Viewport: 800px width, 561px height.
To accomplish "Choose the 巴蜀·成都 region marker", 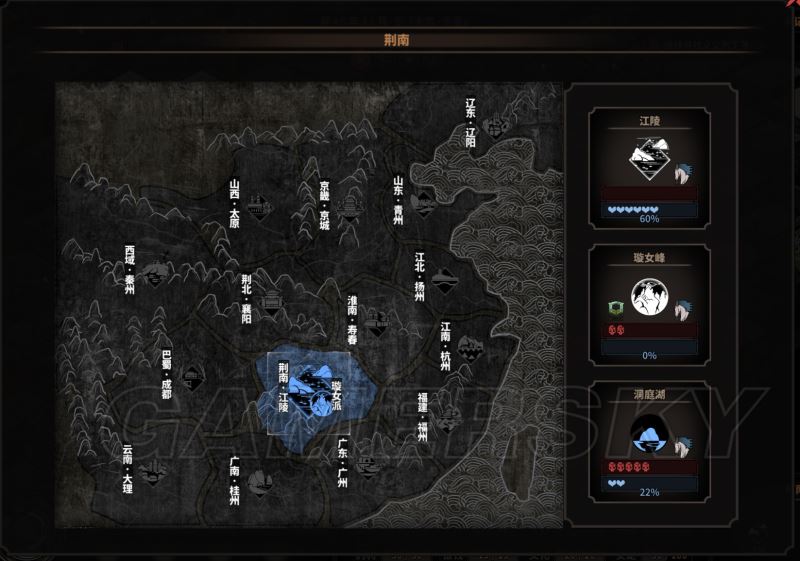I will 191,377.
